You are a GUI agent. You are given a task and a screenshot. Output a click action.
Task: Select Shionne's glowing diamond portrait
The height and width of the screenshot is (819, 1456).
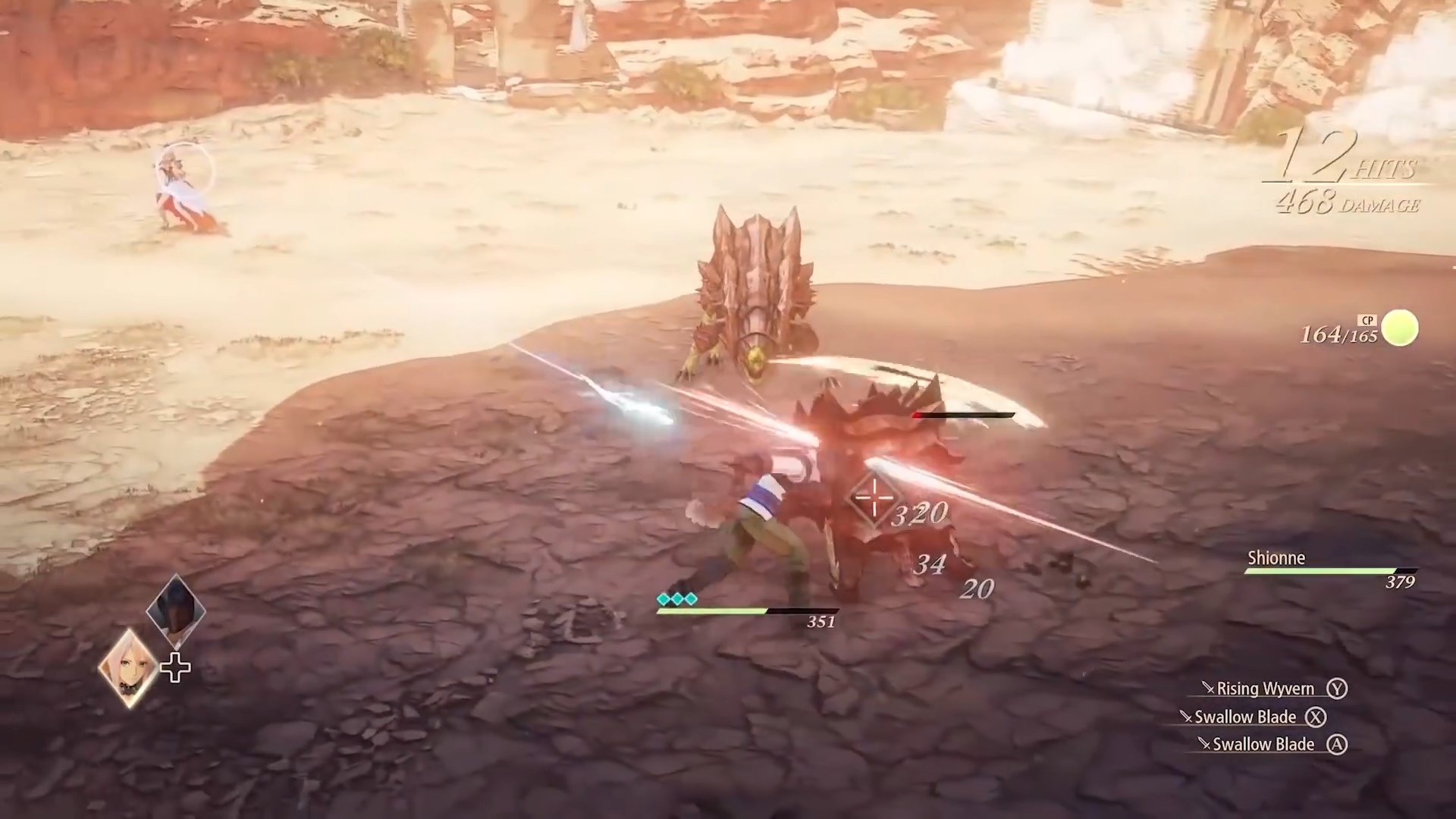pos(129,666)
